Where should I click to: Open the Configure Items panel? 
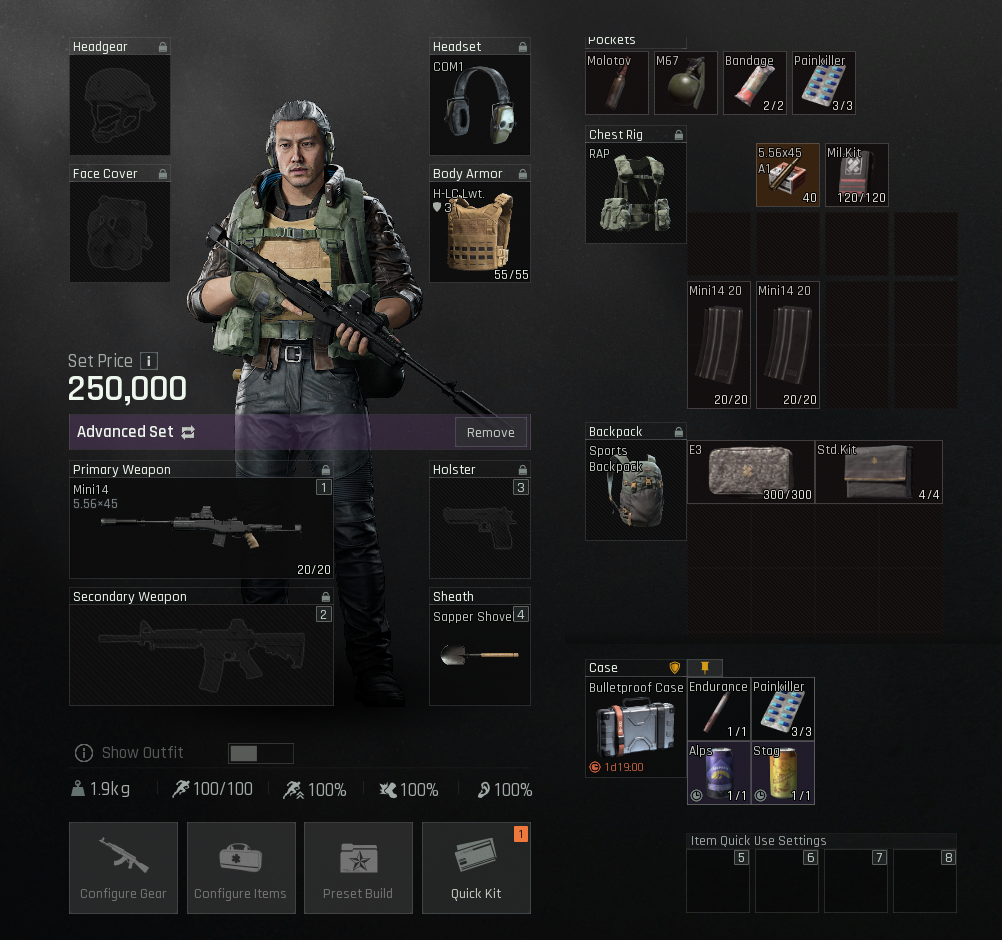click(240, 867)
